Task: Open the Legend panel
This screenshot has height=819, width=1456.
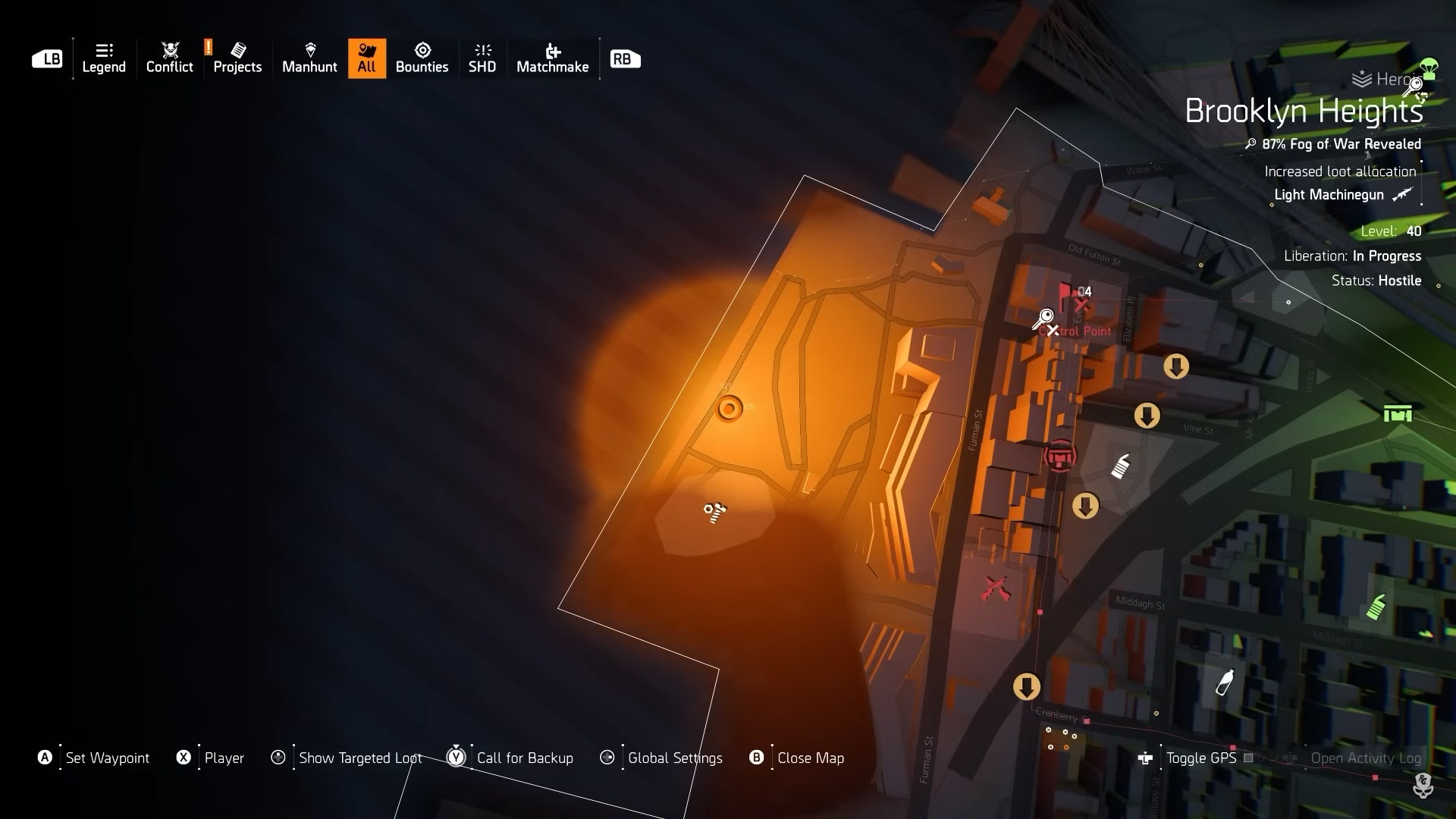Action: (103, 58)
